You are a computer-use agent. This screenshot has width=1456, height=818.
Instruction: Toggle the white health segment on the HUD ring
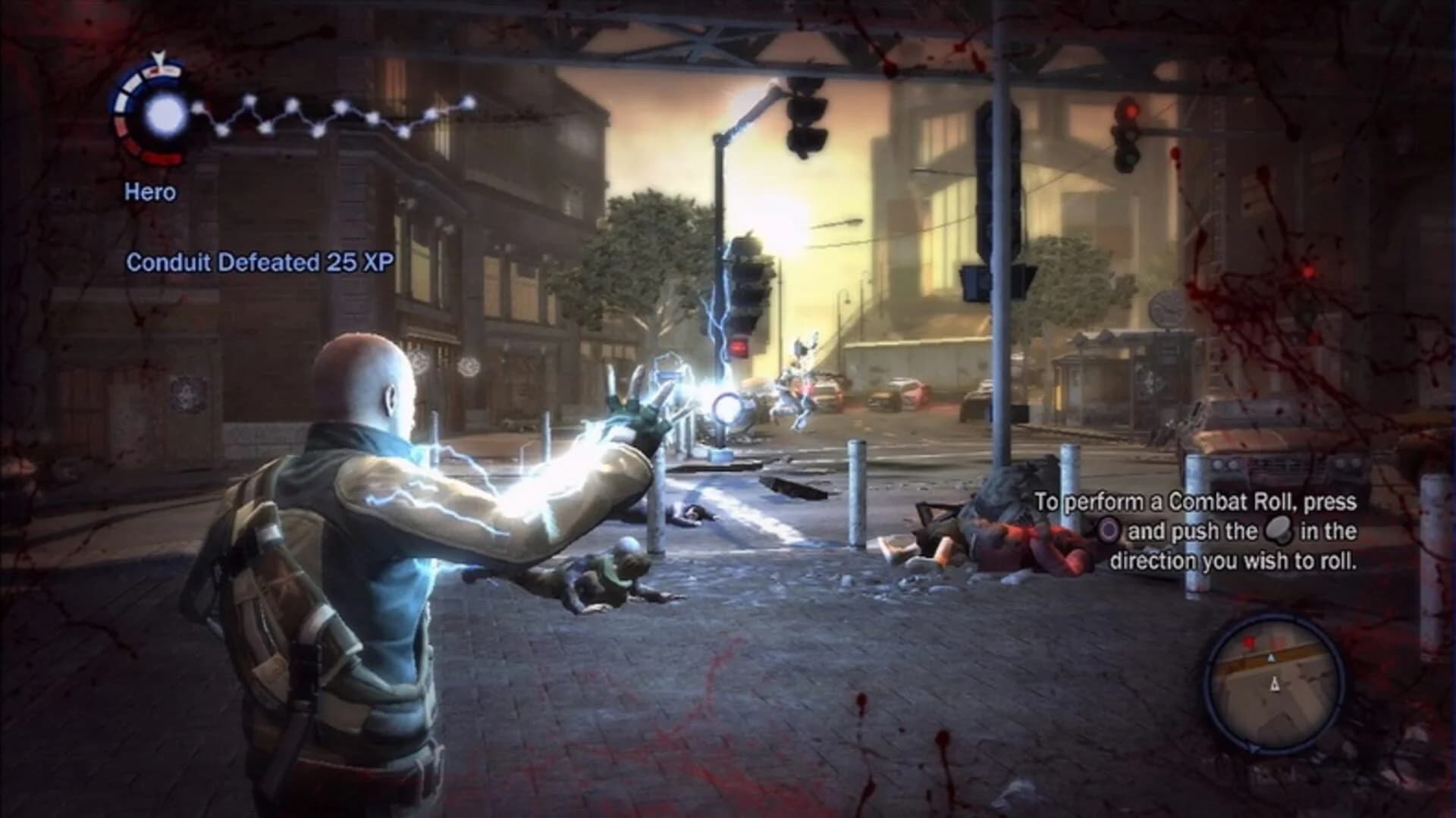coord(132,83)
